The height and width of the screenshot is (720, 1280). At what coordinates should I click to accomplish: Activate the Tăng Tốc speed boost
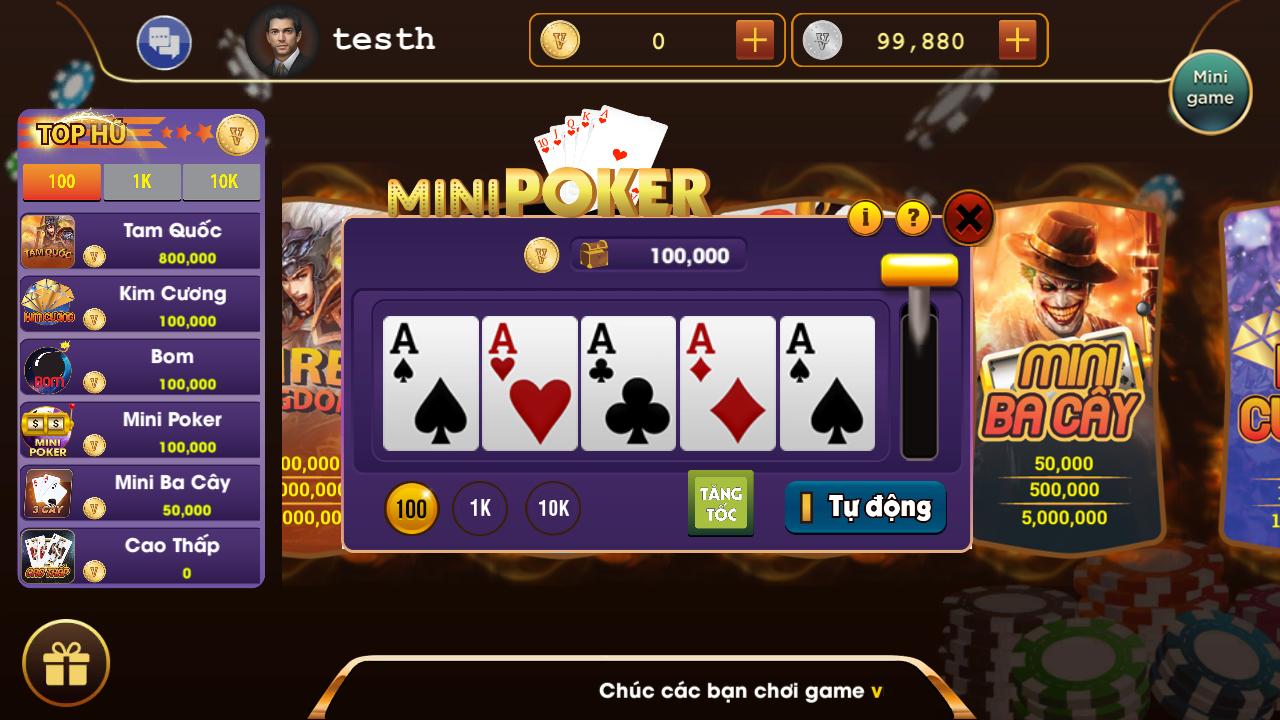pyautogui.click(x=720, y=502)
